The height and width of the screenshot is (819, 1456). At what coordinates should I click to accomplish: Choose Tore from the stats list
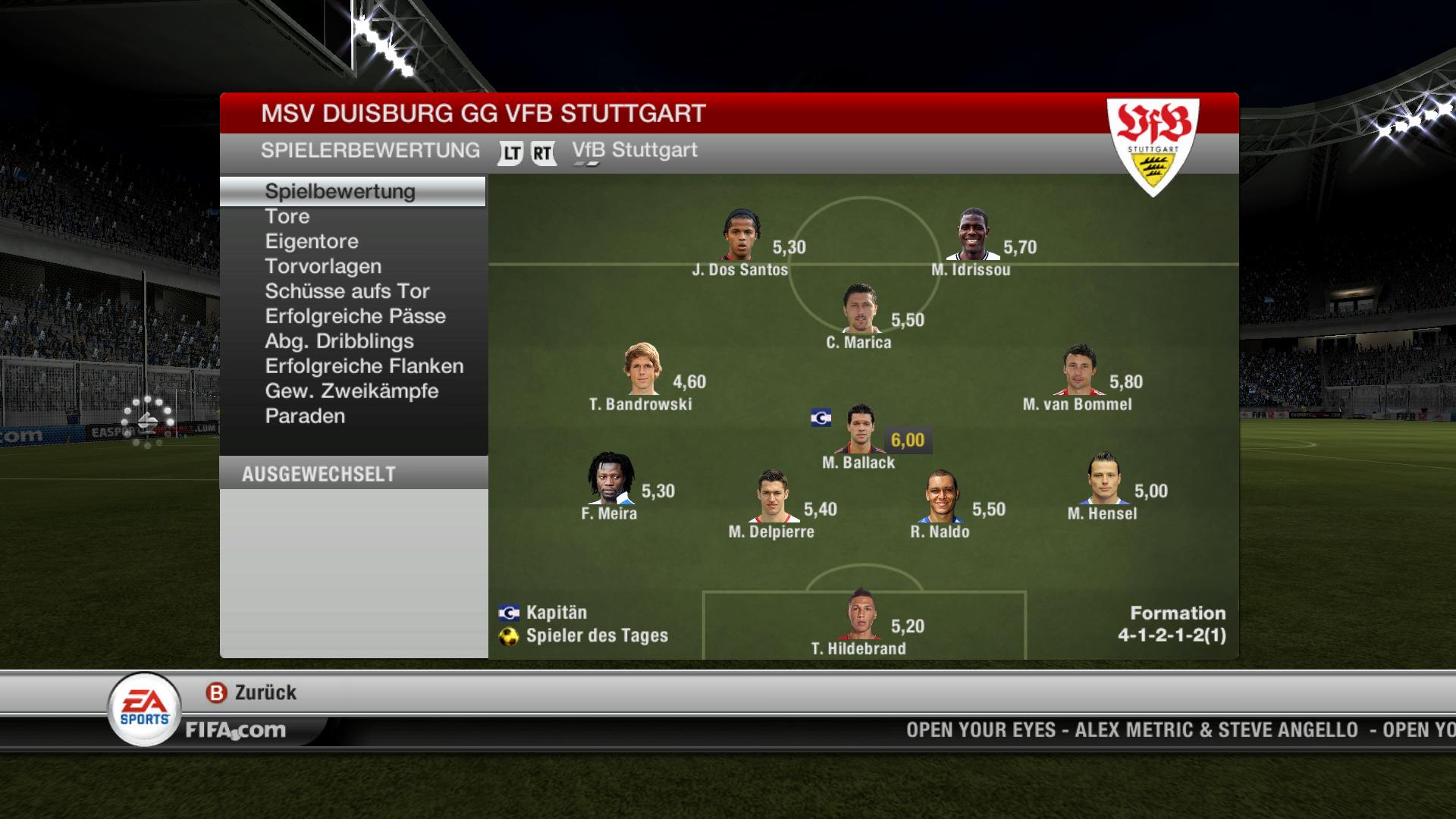287,217
